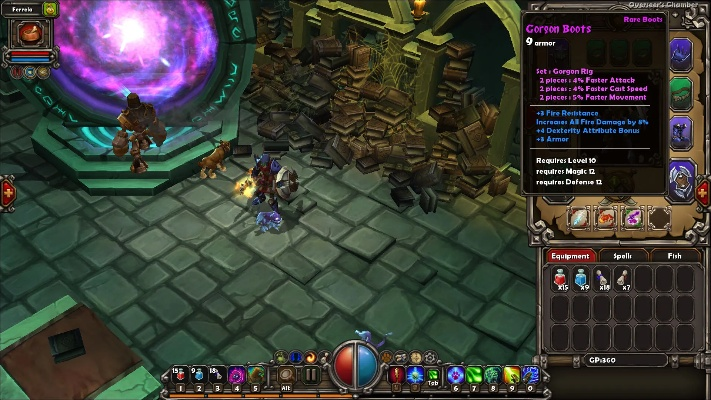This screenshot has height=400, width=711.
Task: Click the pause button on the hotbar
Action: (x=311, y=376)
